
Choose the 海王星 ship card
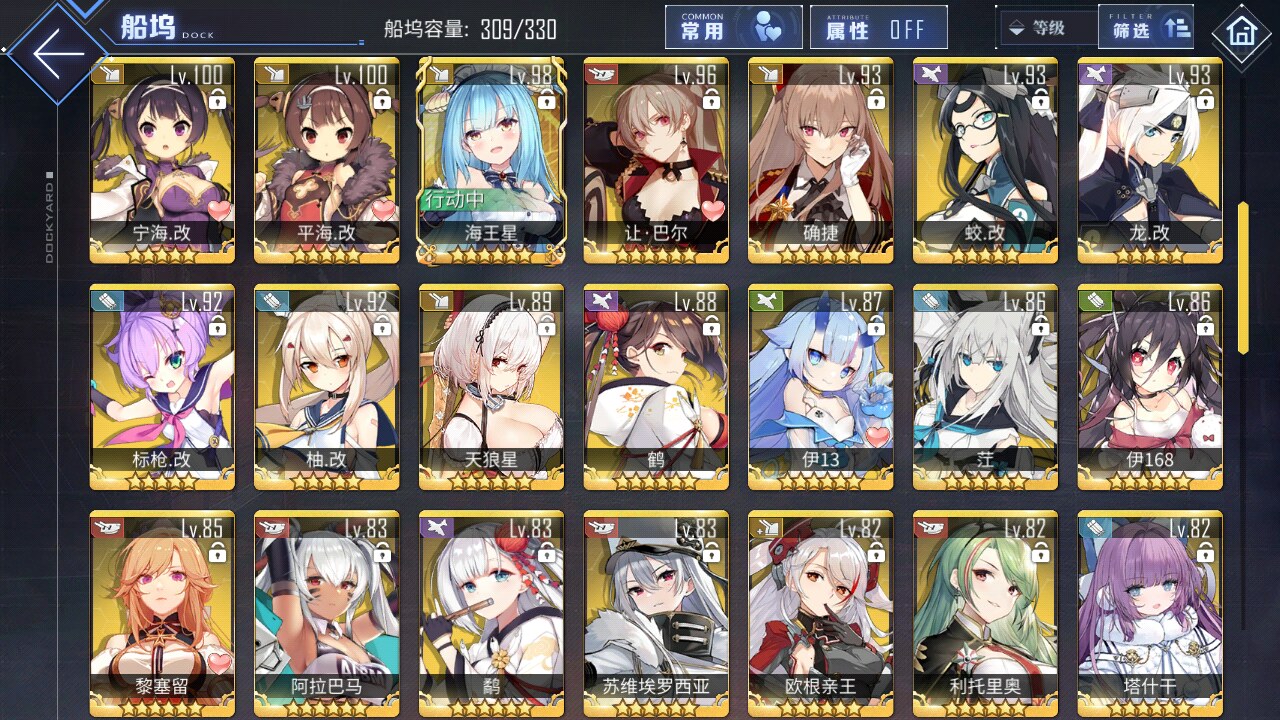coord(491,160)
